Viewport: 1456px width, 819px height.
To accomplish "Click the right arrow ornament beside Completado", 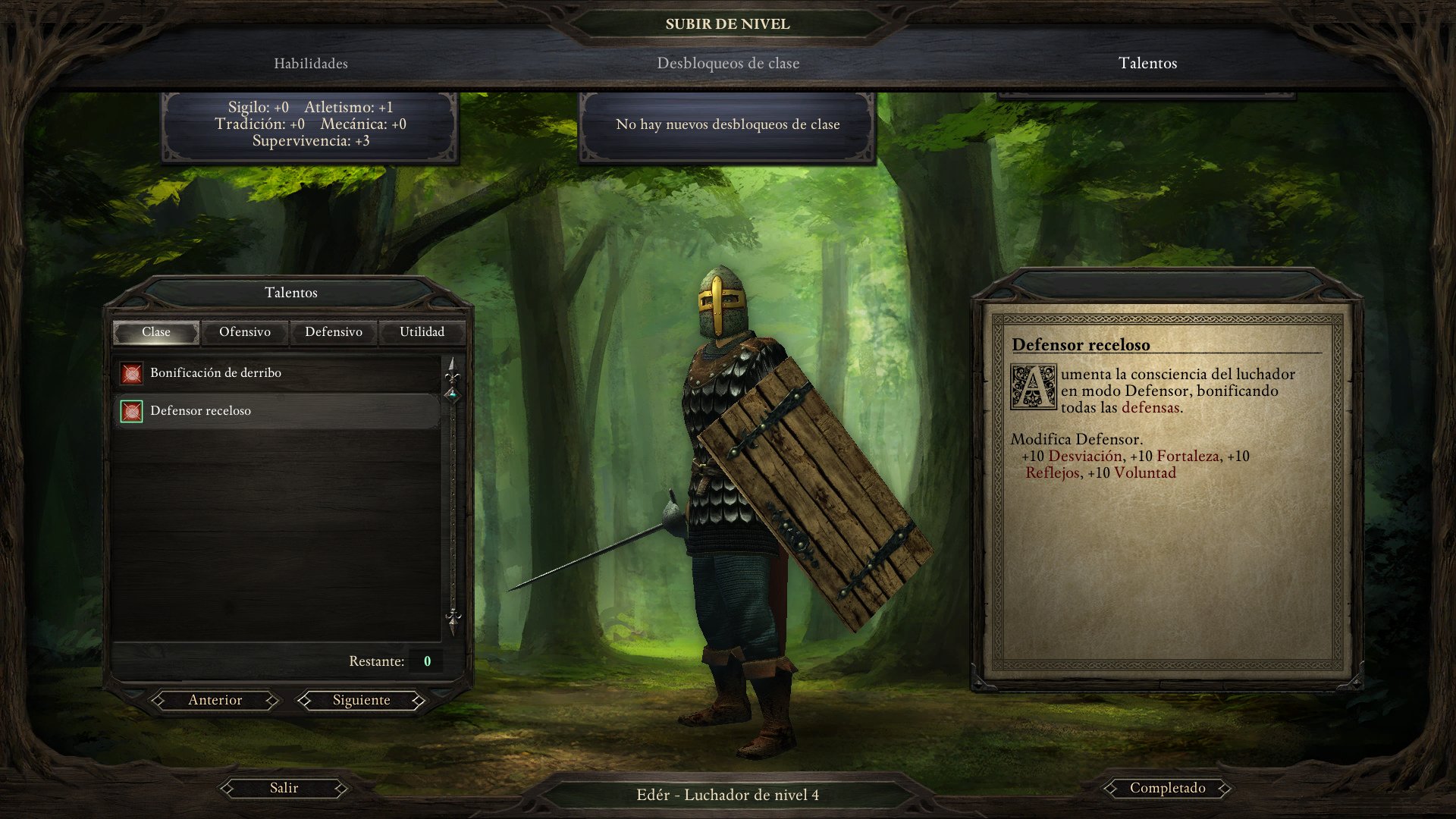I will pos(1226,788).
